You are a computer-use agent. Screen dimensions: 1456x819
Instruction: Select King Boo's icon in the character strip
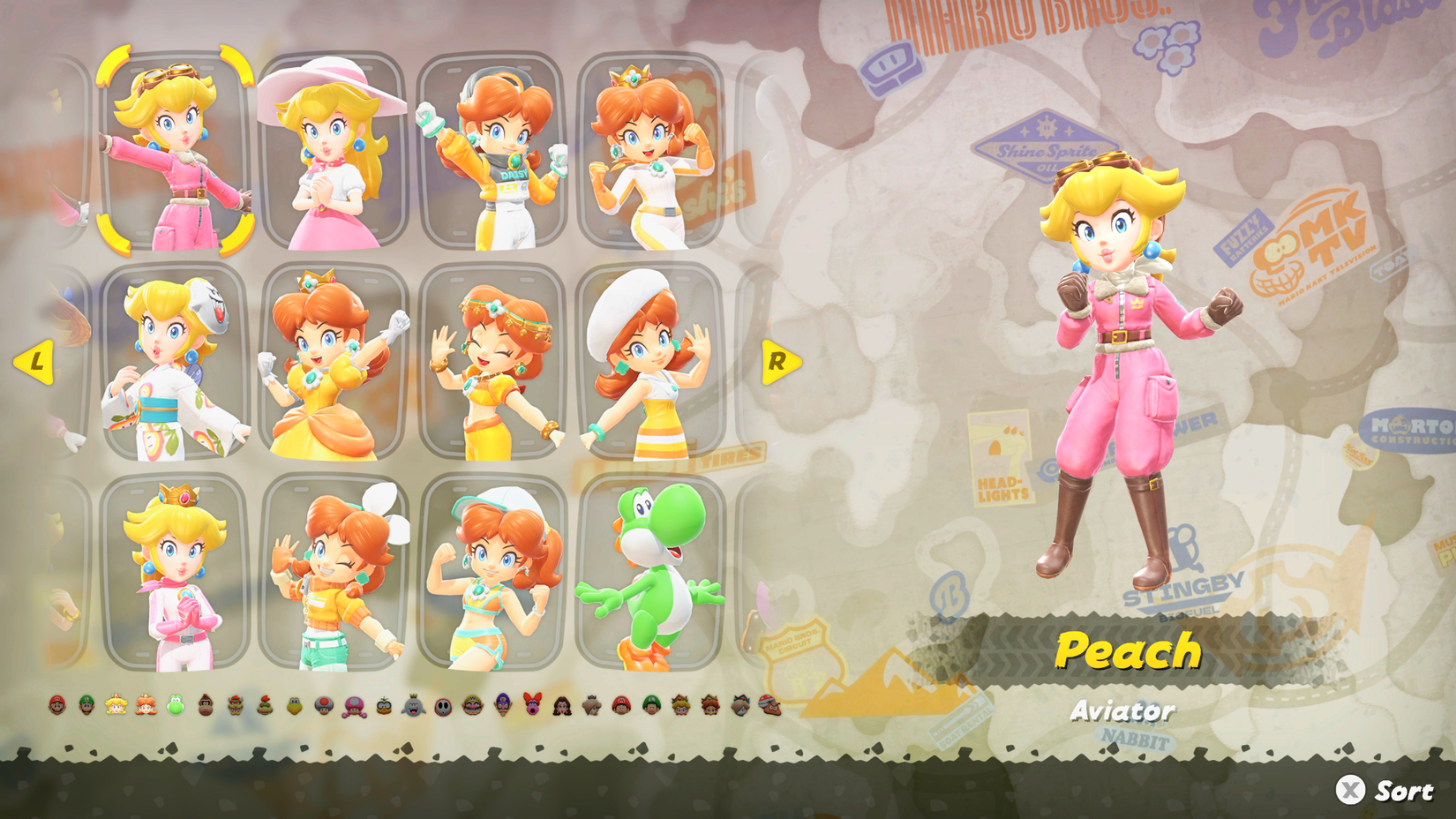[415, 703]
